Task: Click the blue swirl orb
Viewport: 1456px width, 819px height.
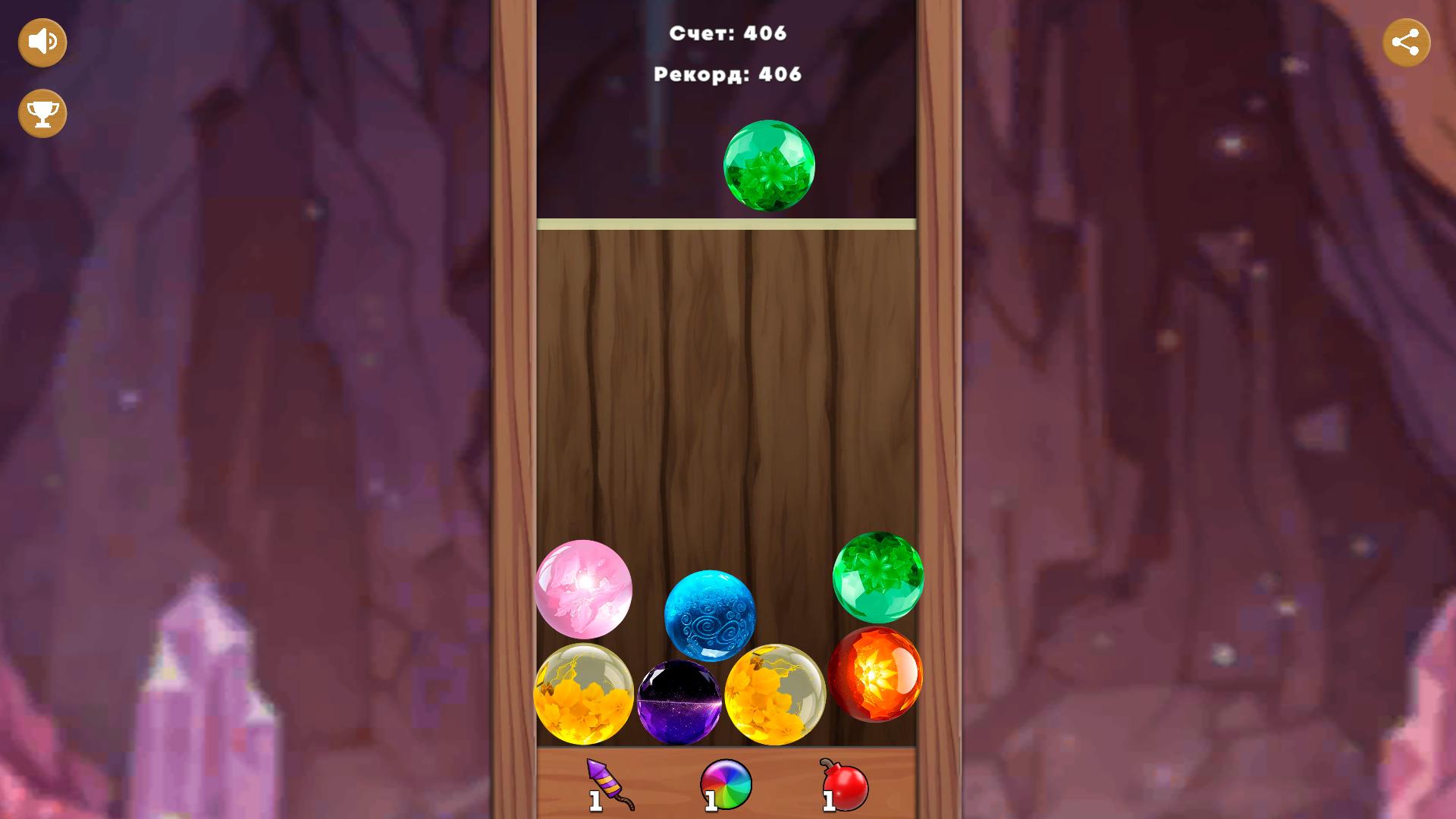Action: tap(711, 615)
